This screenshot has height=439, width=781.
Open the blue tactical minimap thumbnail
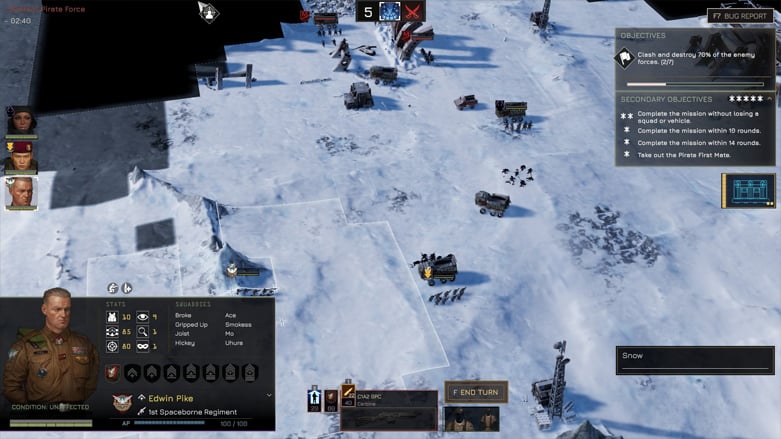coord(748,190)
